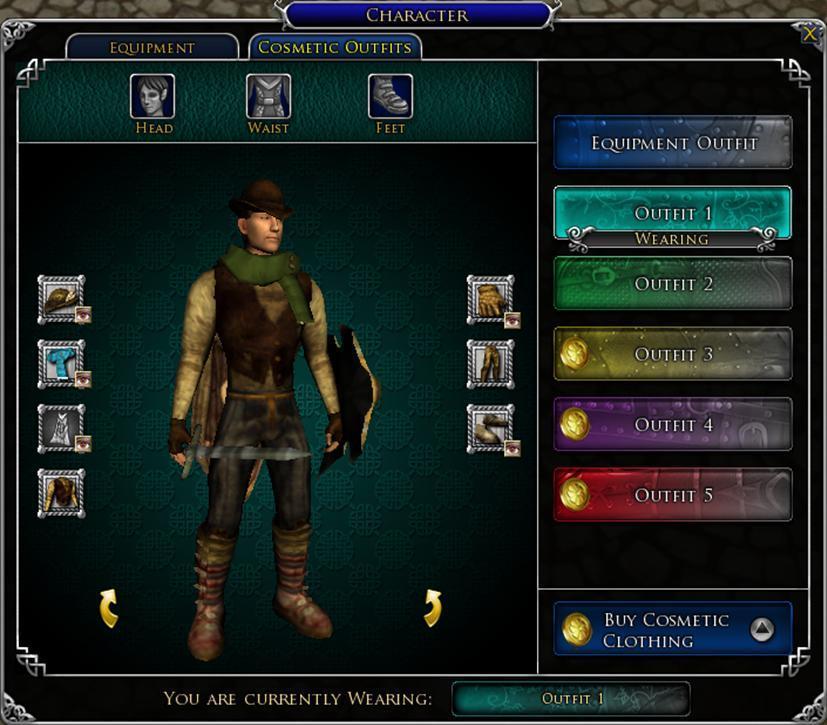Click the red Outfit 5 button
Image resolution: width=827 pixels, height=725 pixels.
coord(673,495)
